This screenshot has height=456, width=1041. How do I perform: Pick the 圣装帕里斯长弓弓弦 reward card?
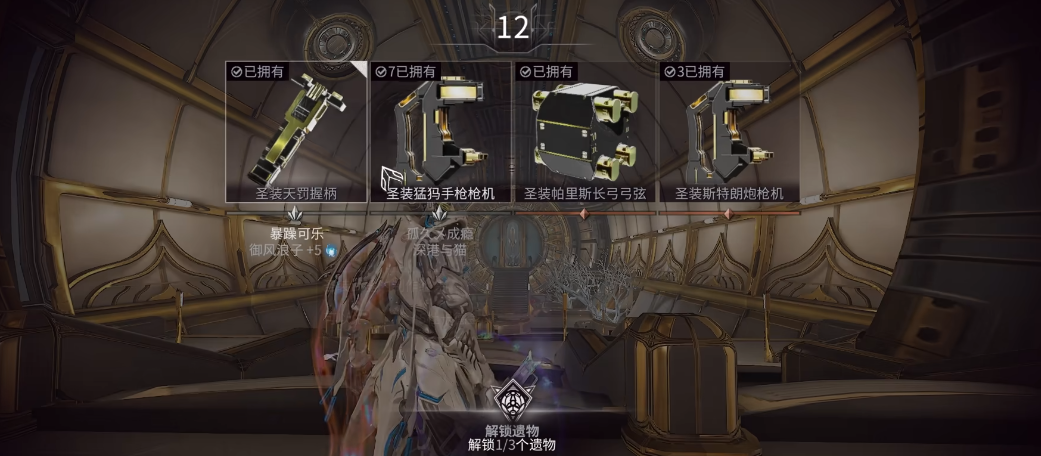click(x=585, y=131)
